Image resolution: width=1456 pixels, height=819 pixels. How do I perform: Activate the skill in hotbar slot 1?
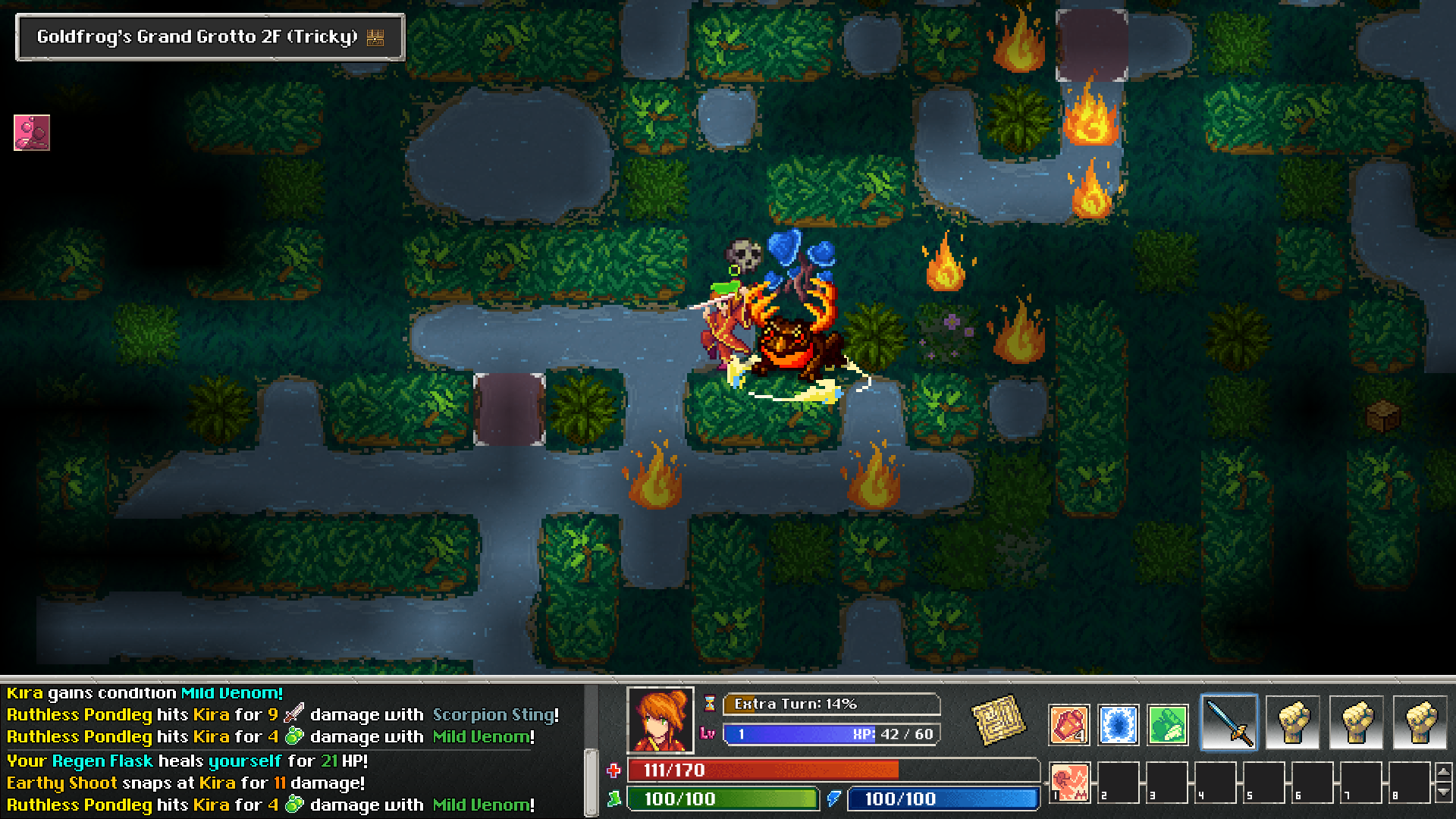click(x=1070, y=782)
